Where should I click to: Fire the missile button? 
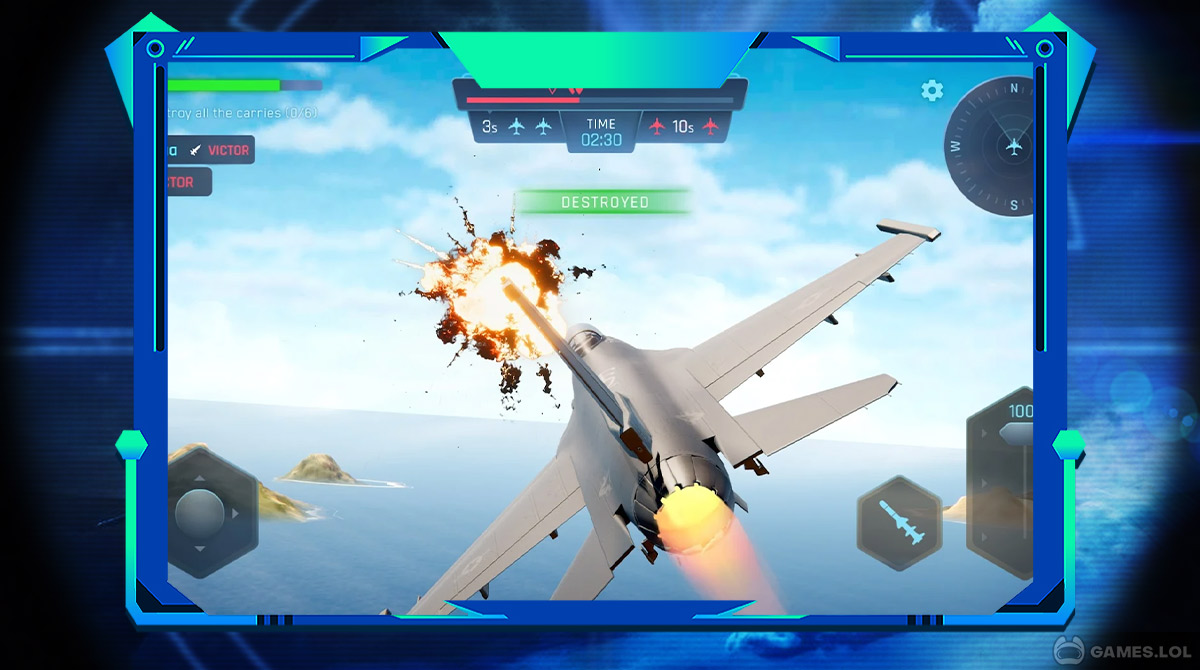click(x=899, y=523)
